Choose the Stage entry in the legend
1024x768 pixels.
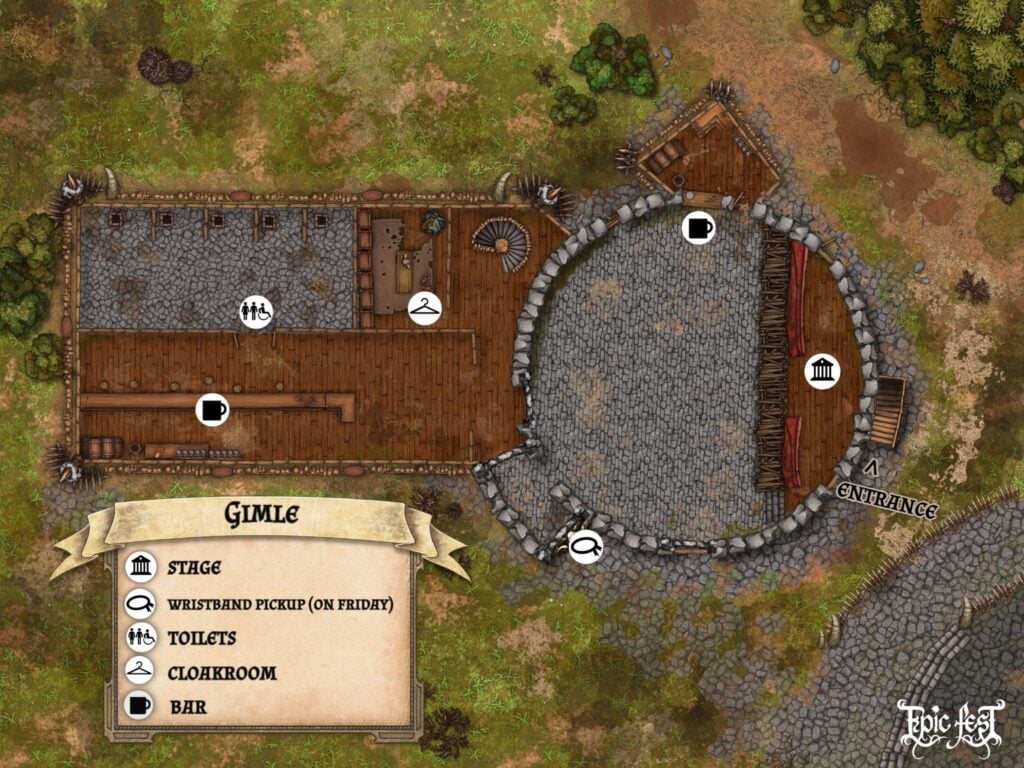[x=193, y=569]
